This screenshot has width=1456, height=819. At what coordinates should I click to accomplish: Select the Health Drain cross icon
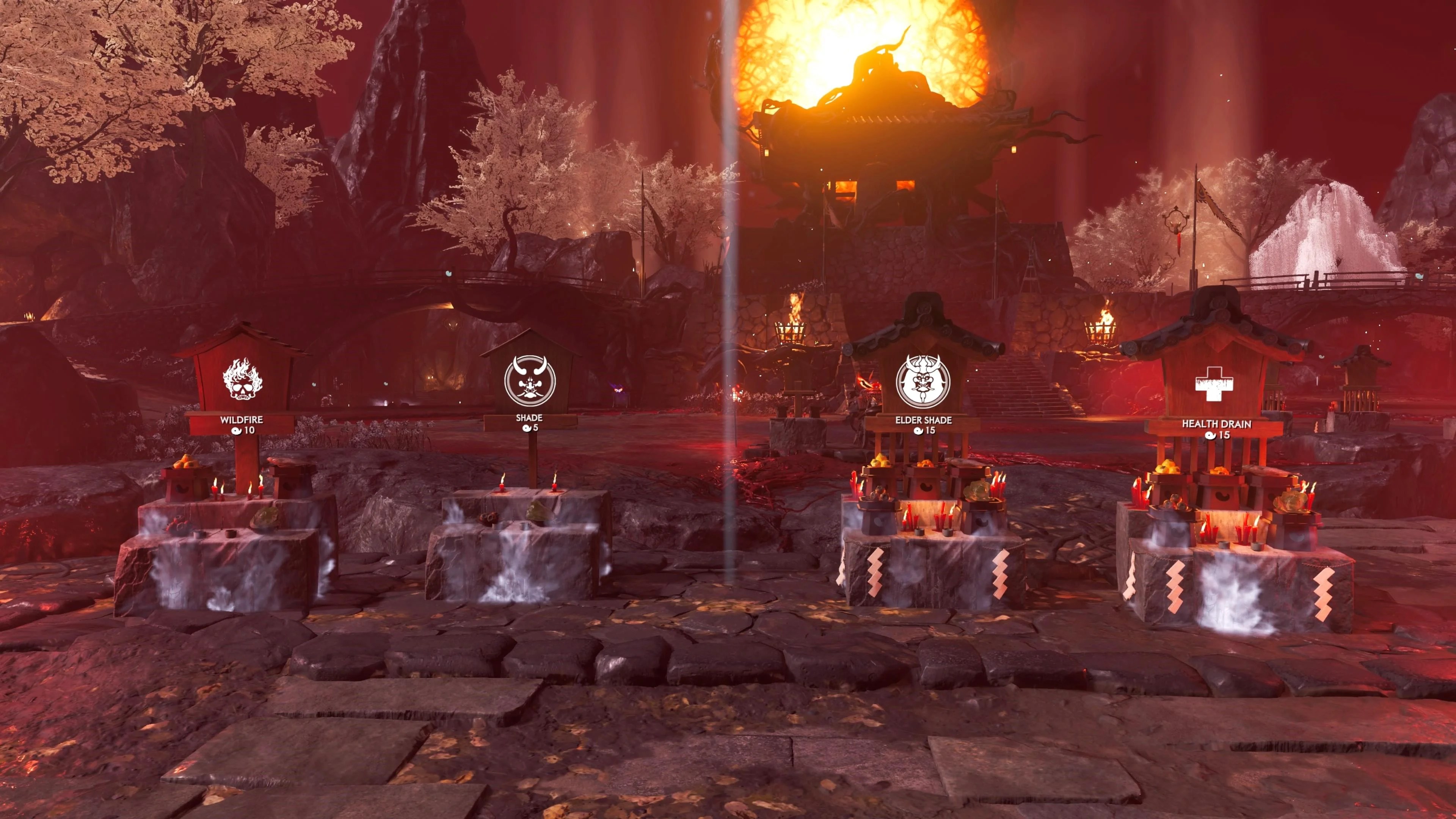[1213, 384]
